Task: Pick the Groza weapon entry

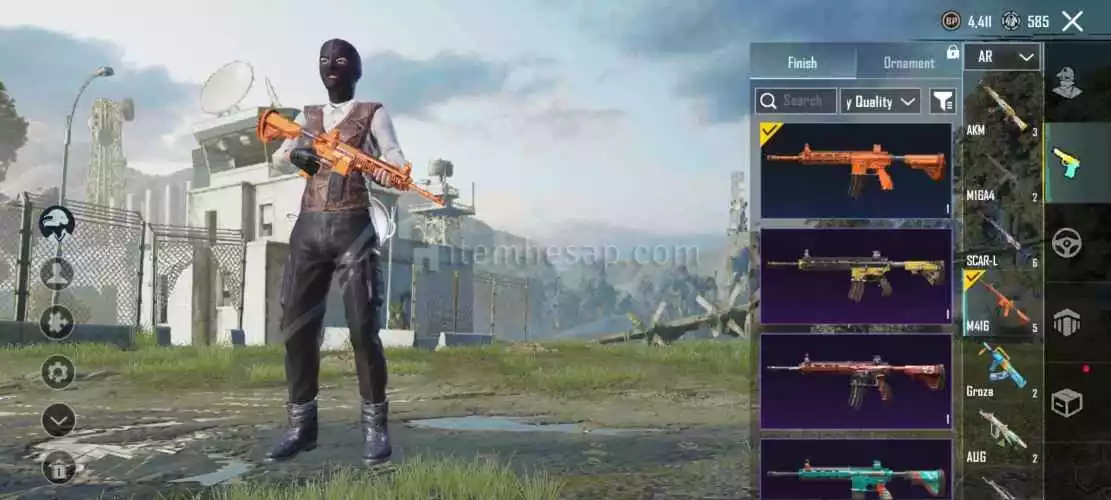Action: (1002, 368)
